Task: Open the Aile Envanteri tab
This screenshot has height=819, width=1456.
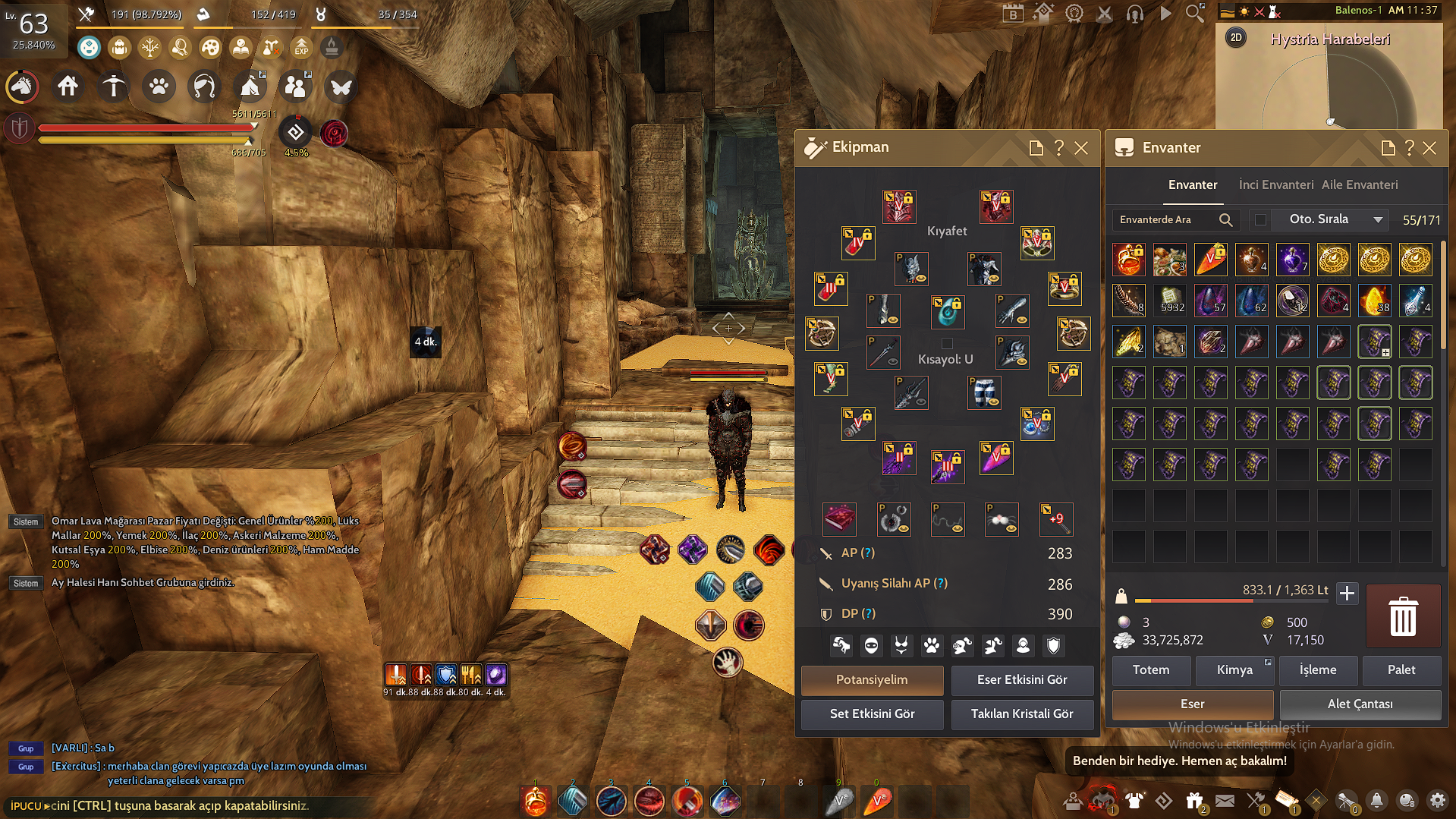Action: coord(1360,184)
